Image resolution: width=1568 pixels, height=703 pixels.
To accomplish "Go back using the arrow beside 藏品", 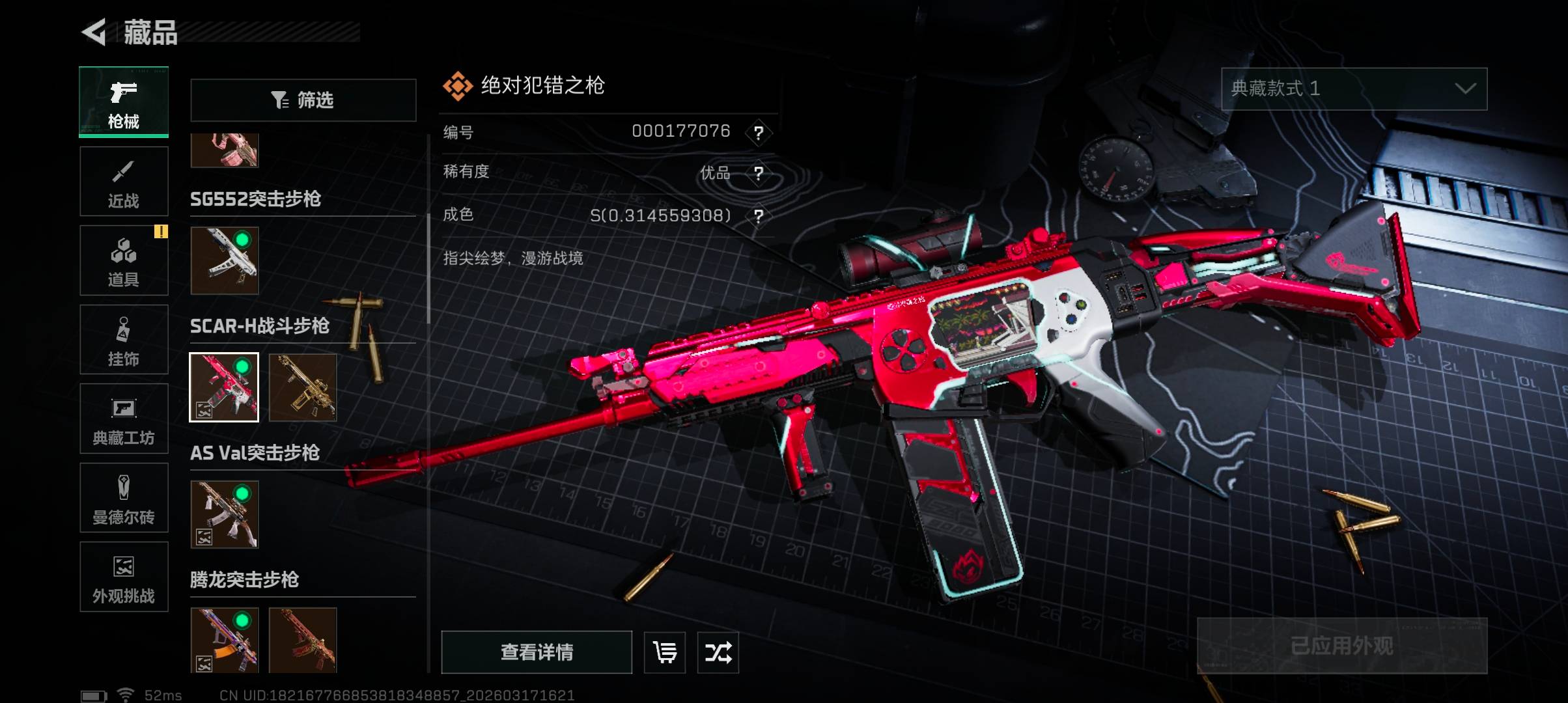I will point(94,33).
